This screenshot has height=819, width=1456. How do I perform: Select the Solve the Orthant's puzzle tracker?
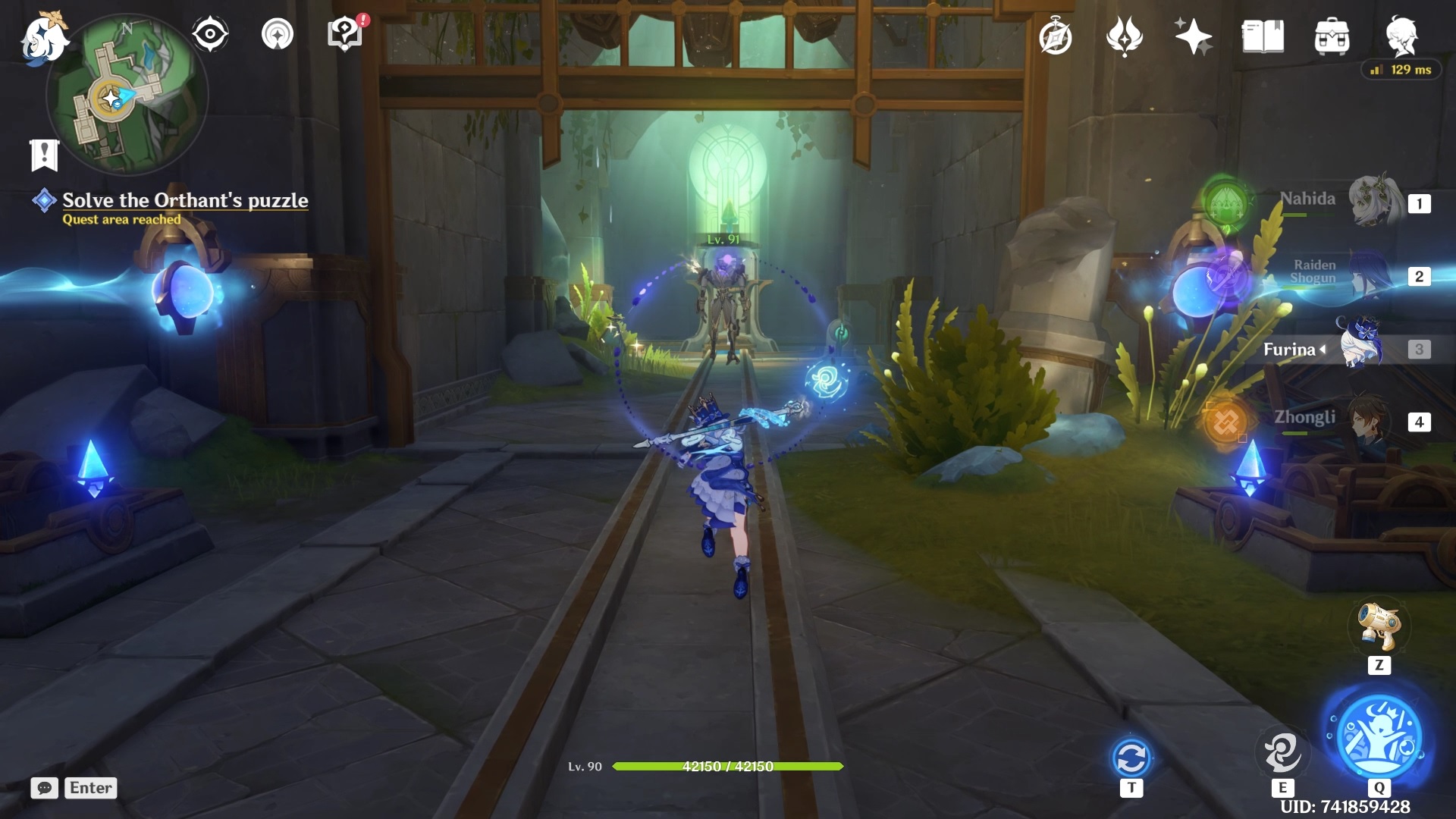184,200
